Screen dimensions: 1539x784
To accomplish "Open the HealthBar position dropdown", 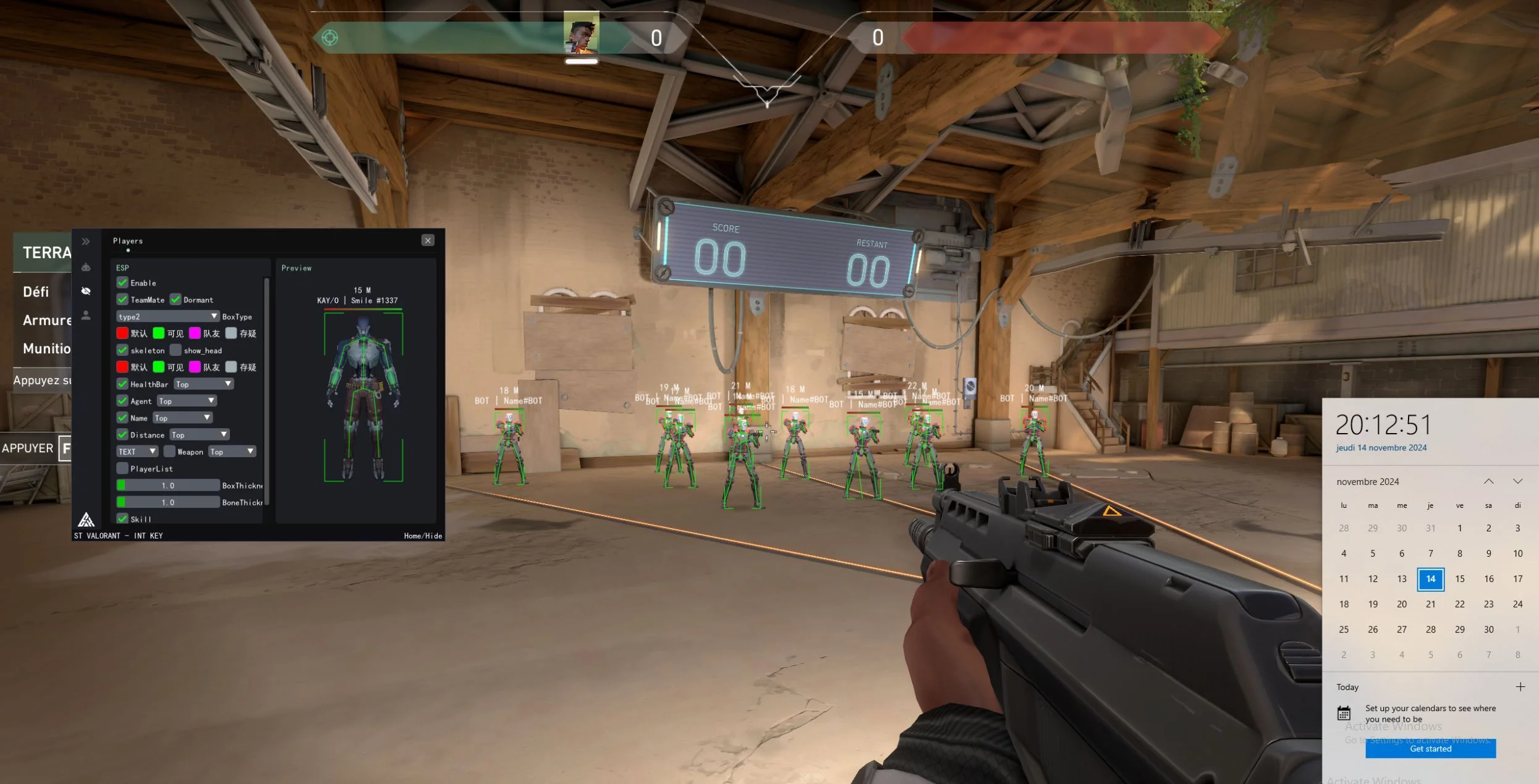I will (x=203, y=384).
